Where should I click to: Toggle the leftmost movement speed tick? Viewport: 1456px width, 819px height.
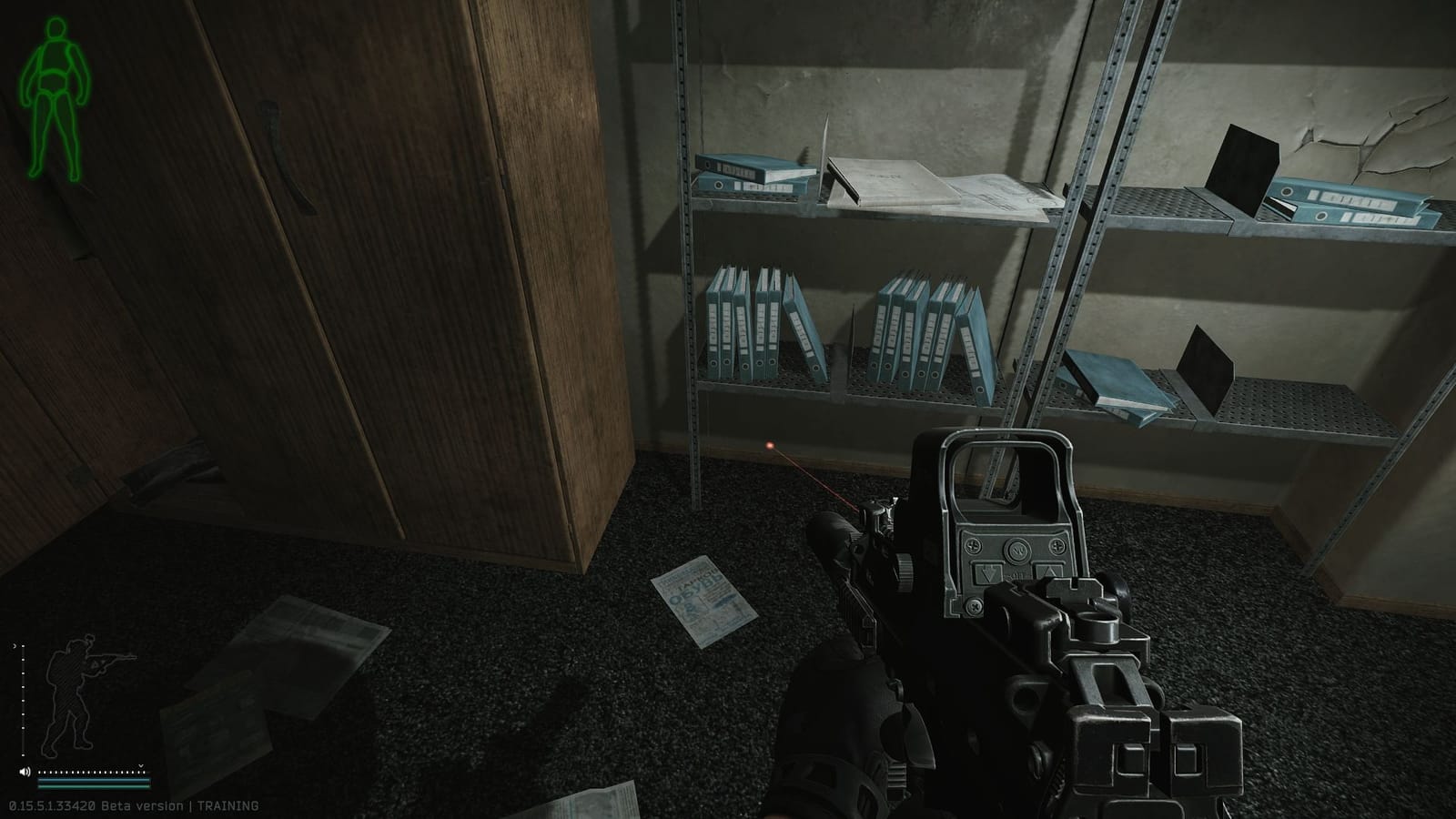click(40, 772)
